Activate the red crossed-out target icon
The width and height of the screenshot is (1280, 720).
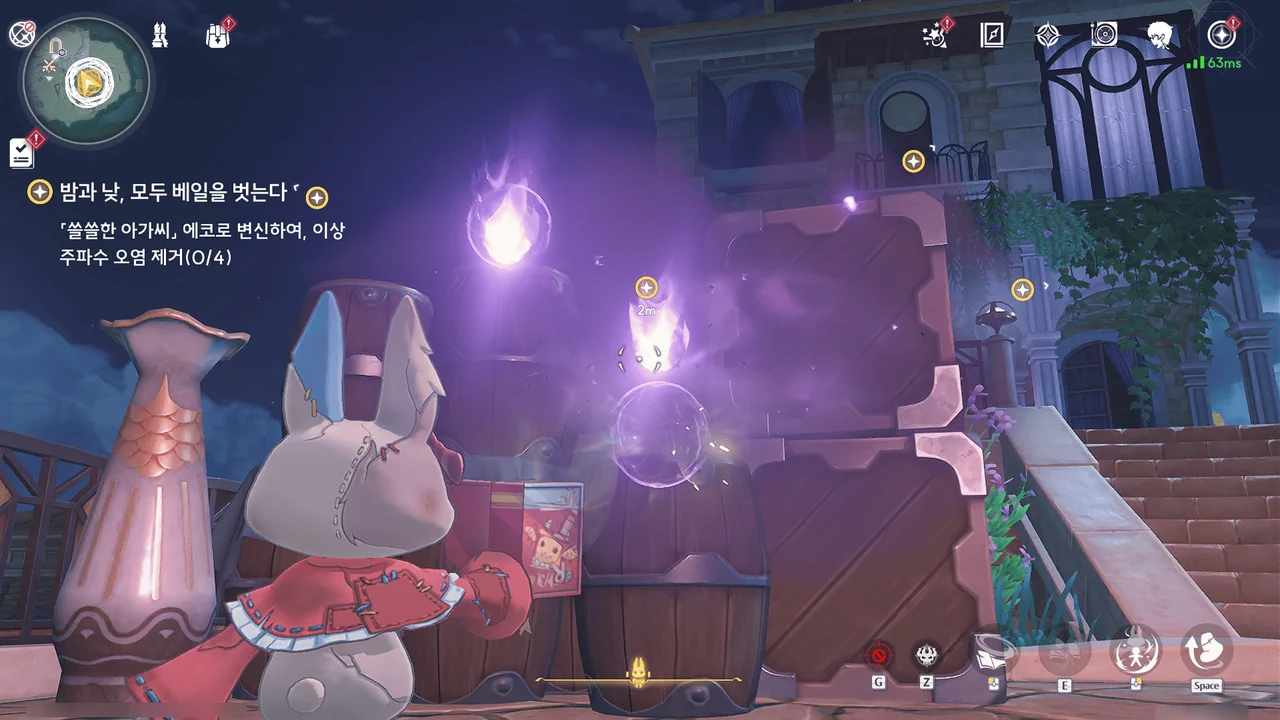coord(879,655)
